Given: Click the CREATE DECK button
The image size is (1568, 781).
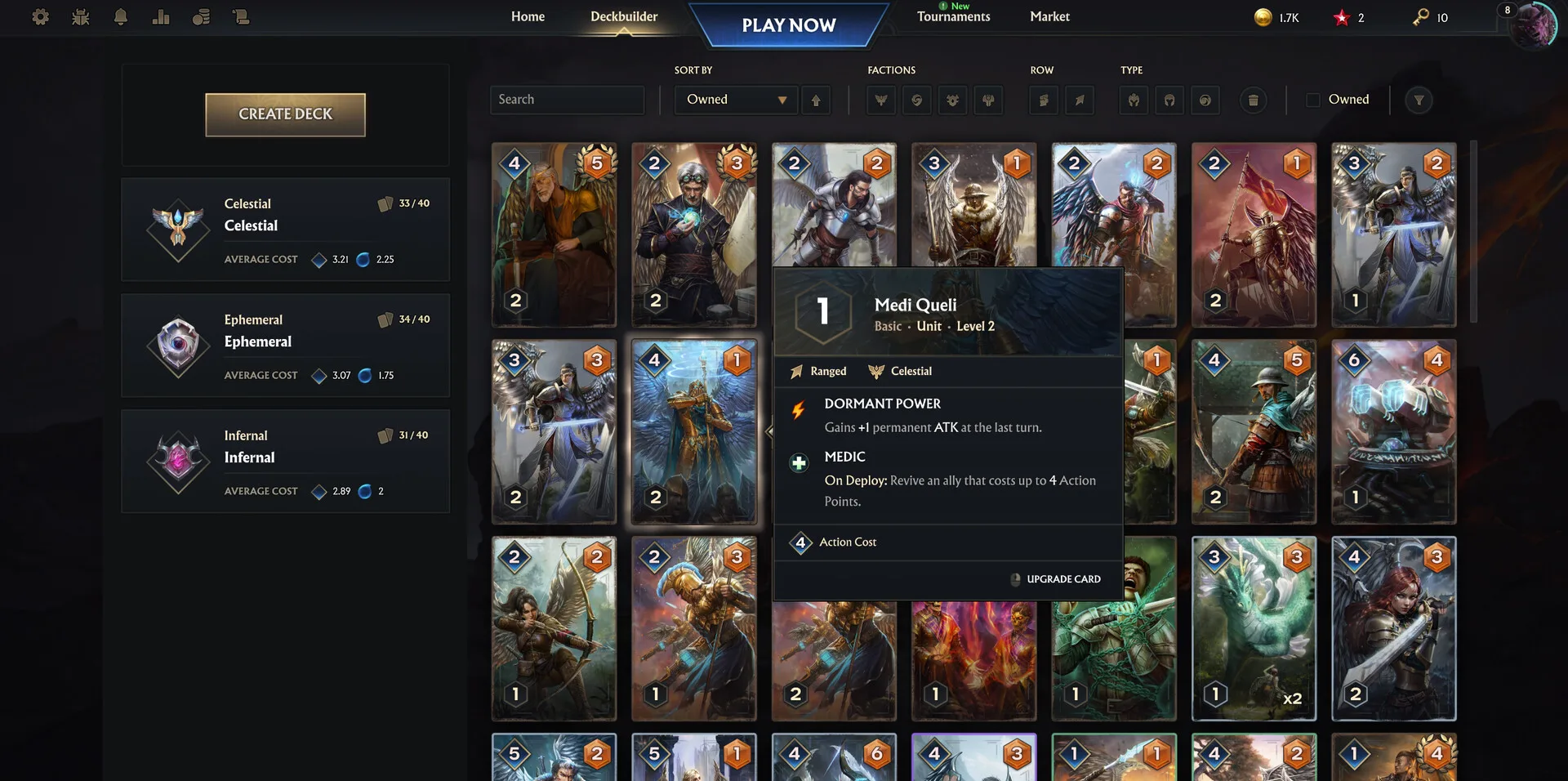Looking at the screenshot, I should (285, 114).
